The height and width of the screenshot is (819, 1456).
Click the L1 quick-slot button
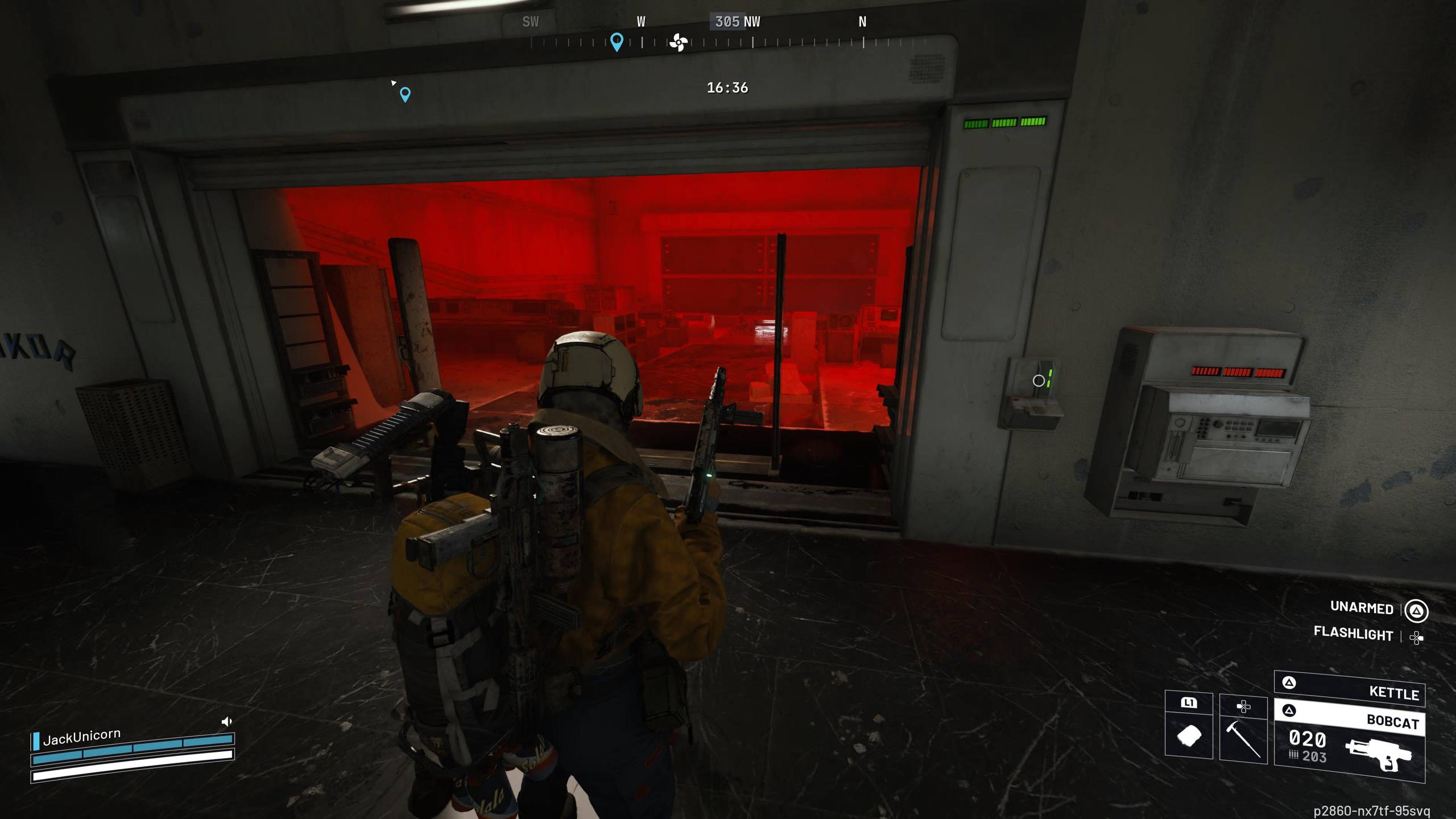coord(1188,703)
